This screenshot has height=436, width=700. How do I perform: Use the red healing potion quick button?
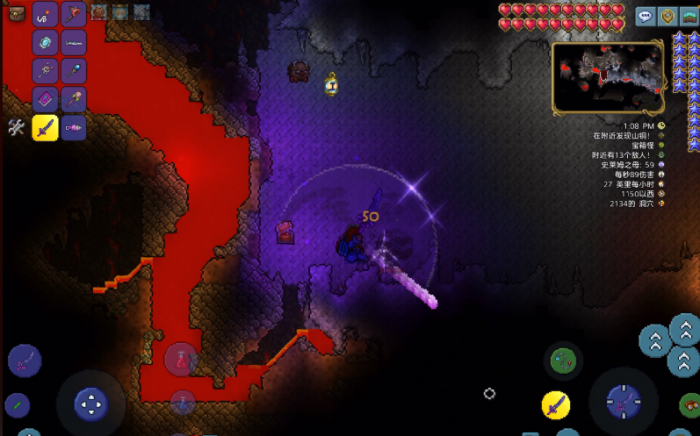tap(182, 359)
